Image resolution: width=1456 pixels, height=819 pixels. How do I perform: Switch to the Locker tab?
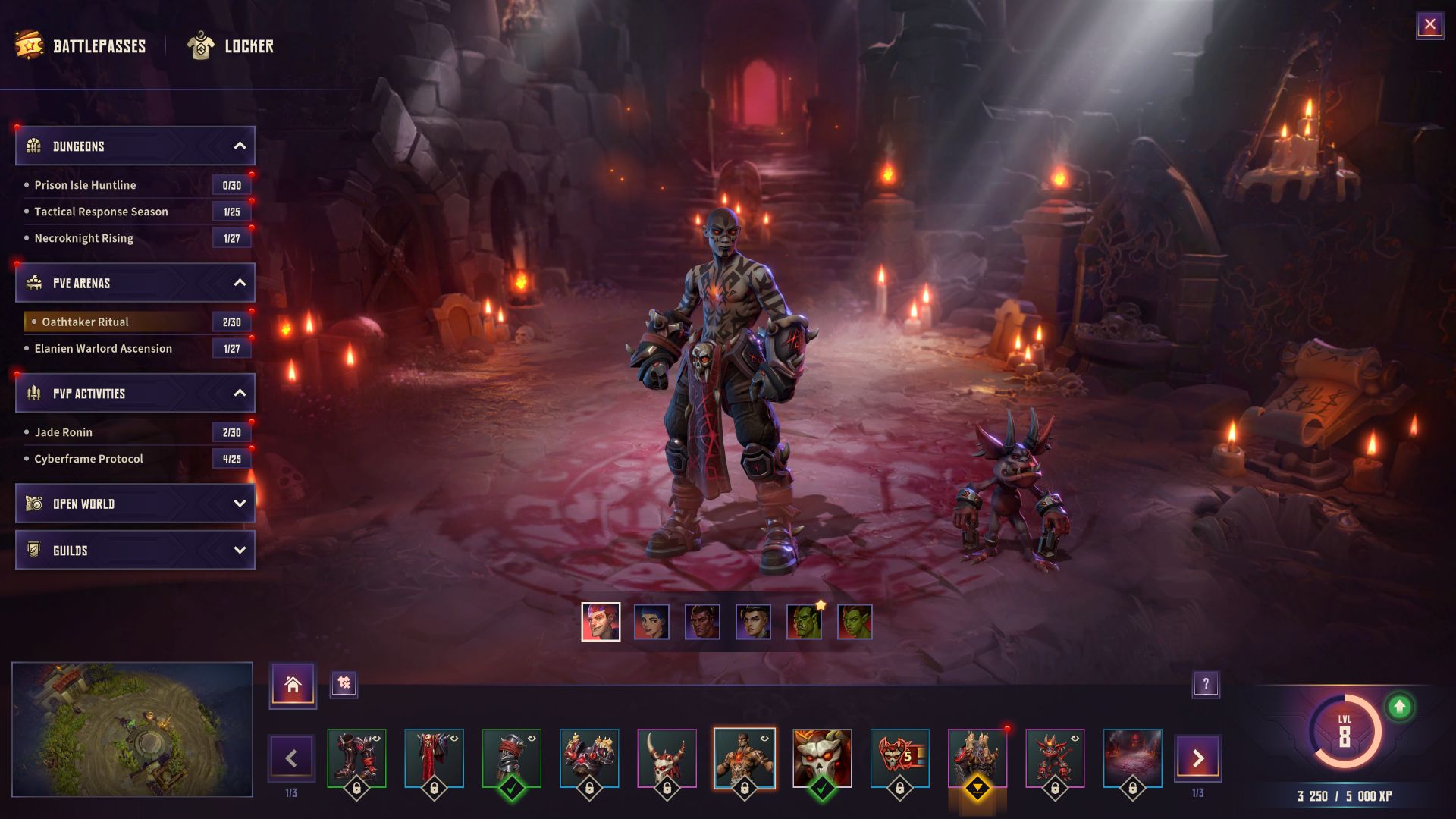tap(231, 46)
